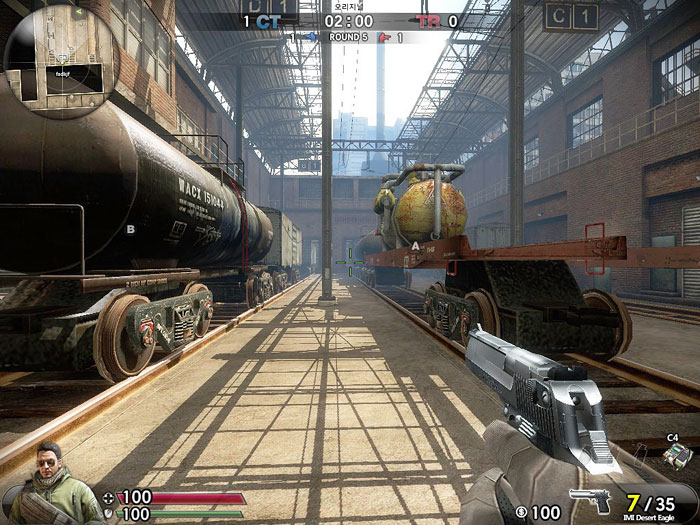Click the Desert Eagle weapon icon
This screenshot has width=700, height=525.
coord(590,499)
